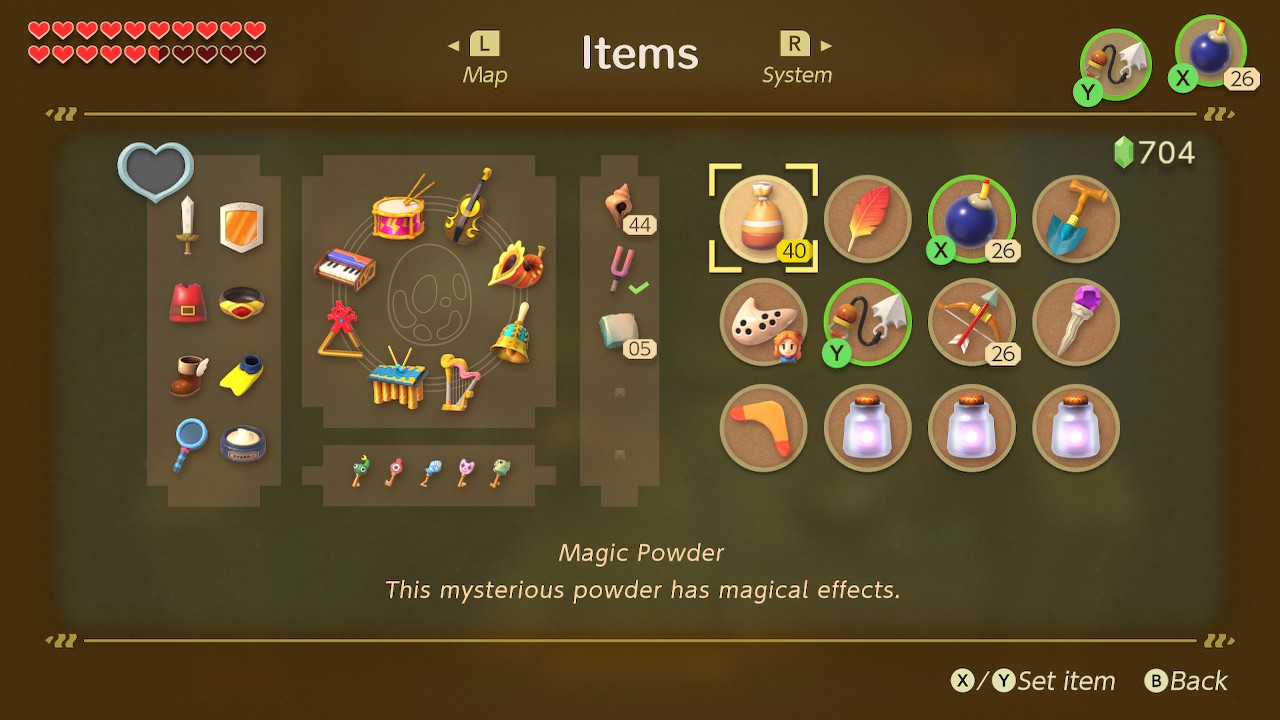Select the orange Mirror Shield icon
Image resolution: width=1280 pixels, height=720 pixels.
tap(241, 227)
